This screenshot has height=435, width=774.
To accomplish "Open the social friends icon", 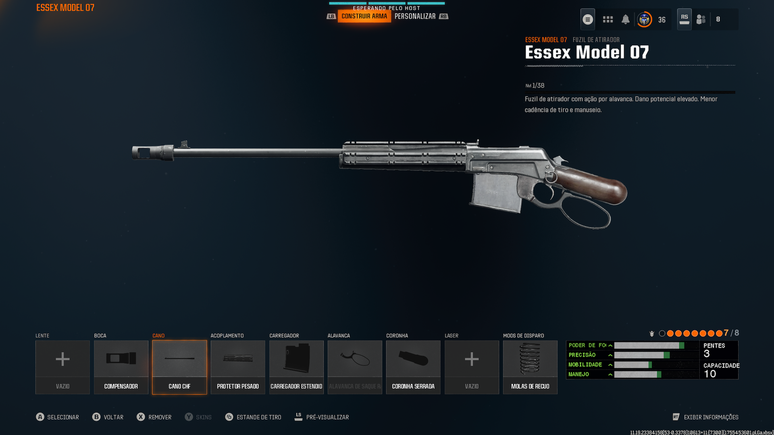I will coord(701,19).
